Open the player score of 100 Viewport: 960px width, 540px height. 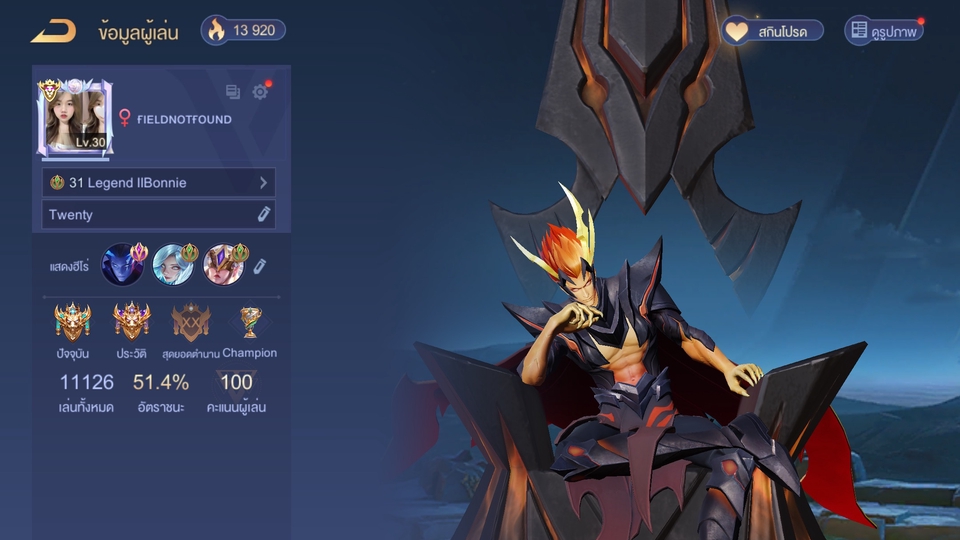coord(236,383)
